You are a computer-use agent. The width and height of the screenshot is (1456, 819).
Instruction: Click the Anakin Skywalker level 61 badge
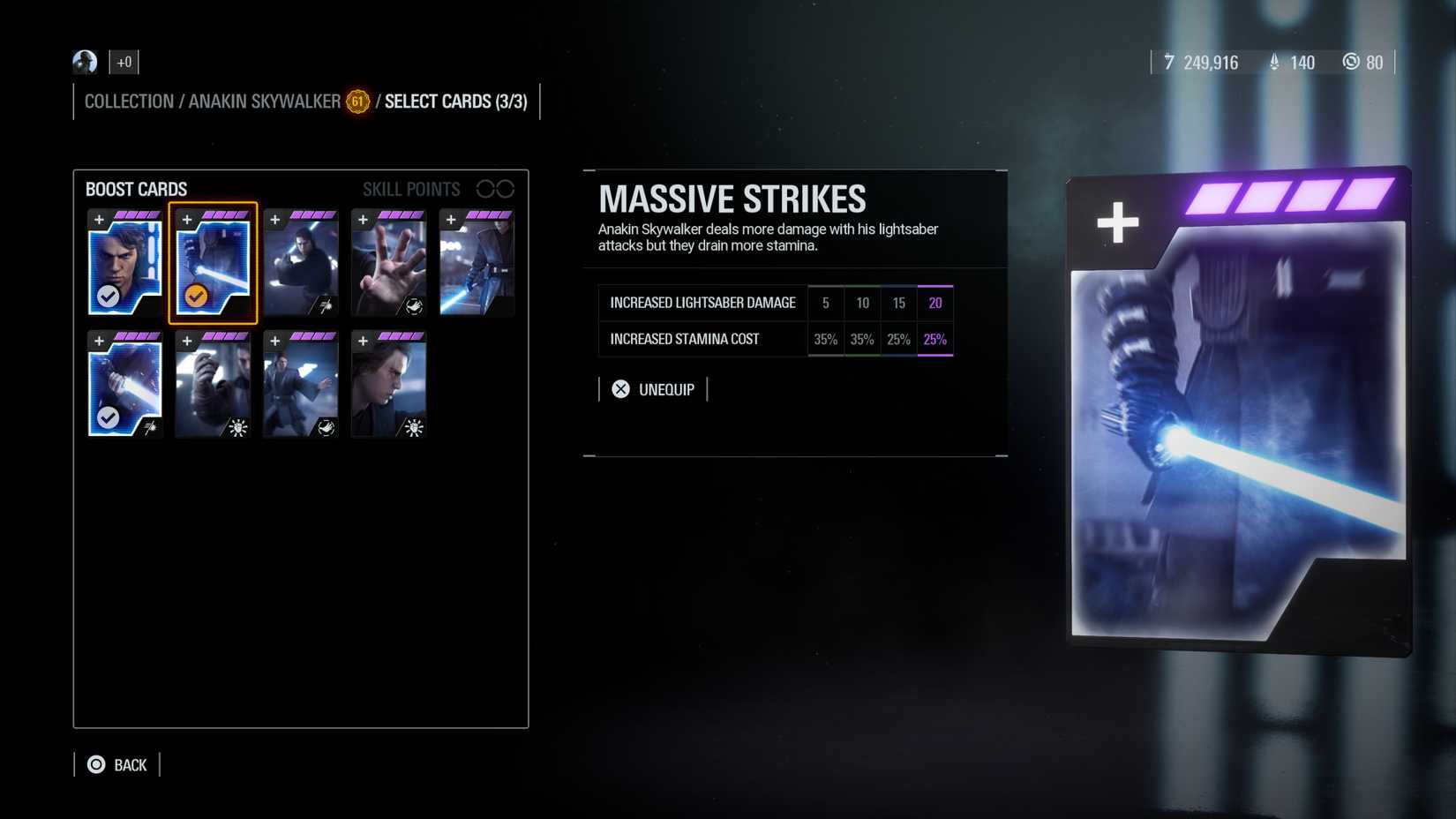tap(356, 102)
